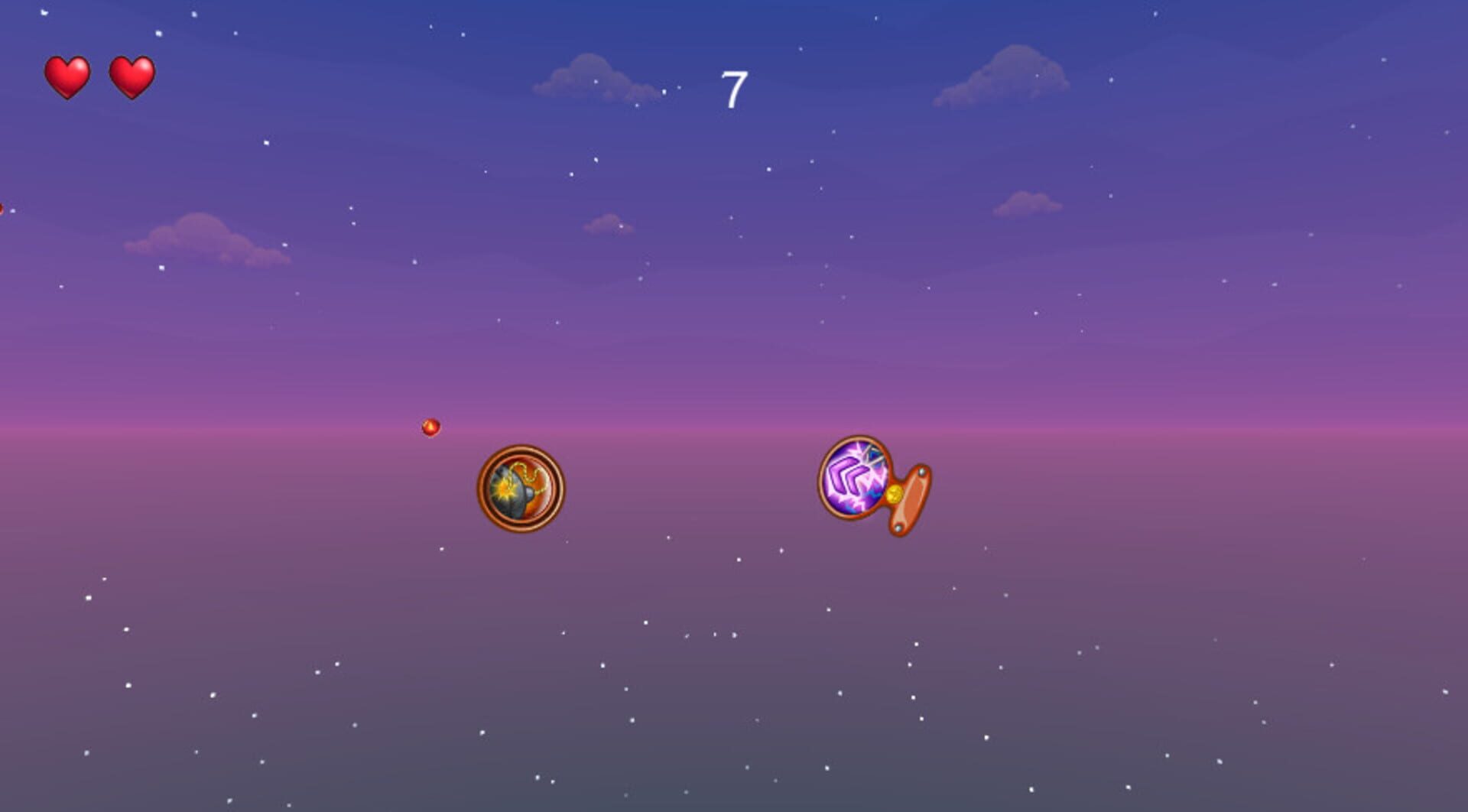Click the yellow pivot joint on the paddle
1468x812 pixels.
click(x=895, y=494)
